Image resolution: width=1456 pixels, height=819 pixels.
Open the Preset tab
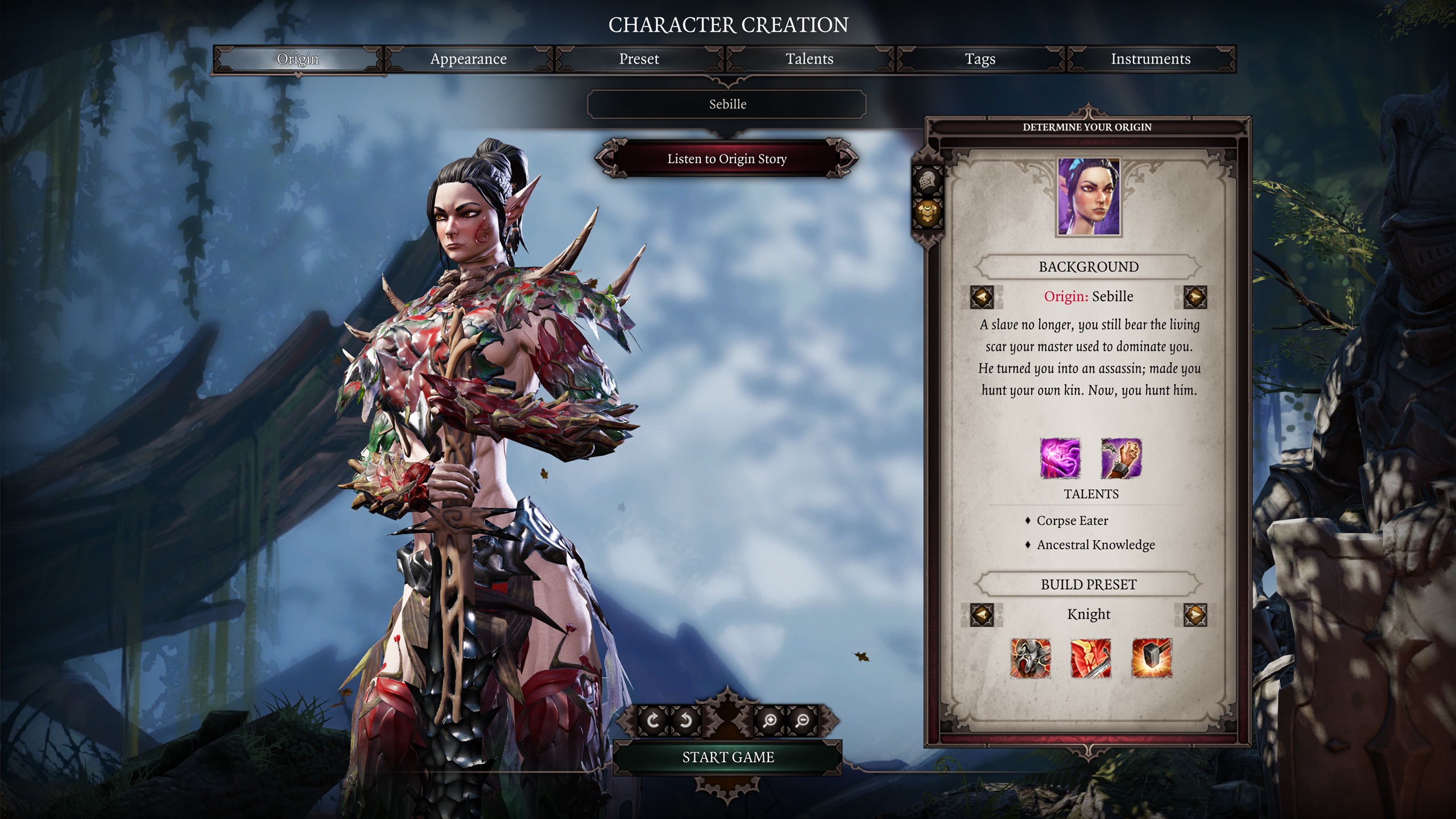pyautogui.click(x=639, y=59)
